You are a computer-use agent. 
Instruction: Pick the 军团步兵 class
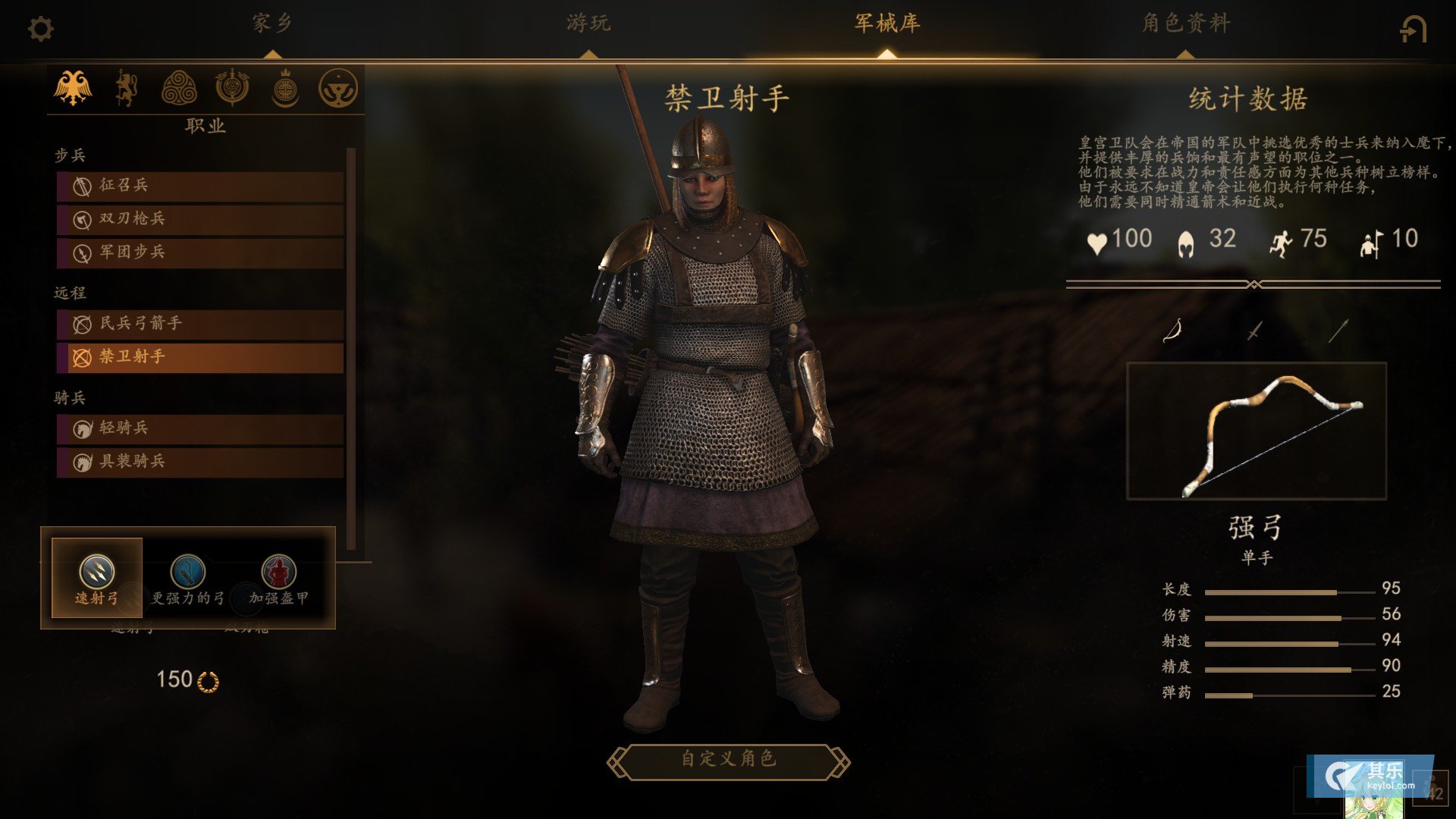(x=200, y=253)
